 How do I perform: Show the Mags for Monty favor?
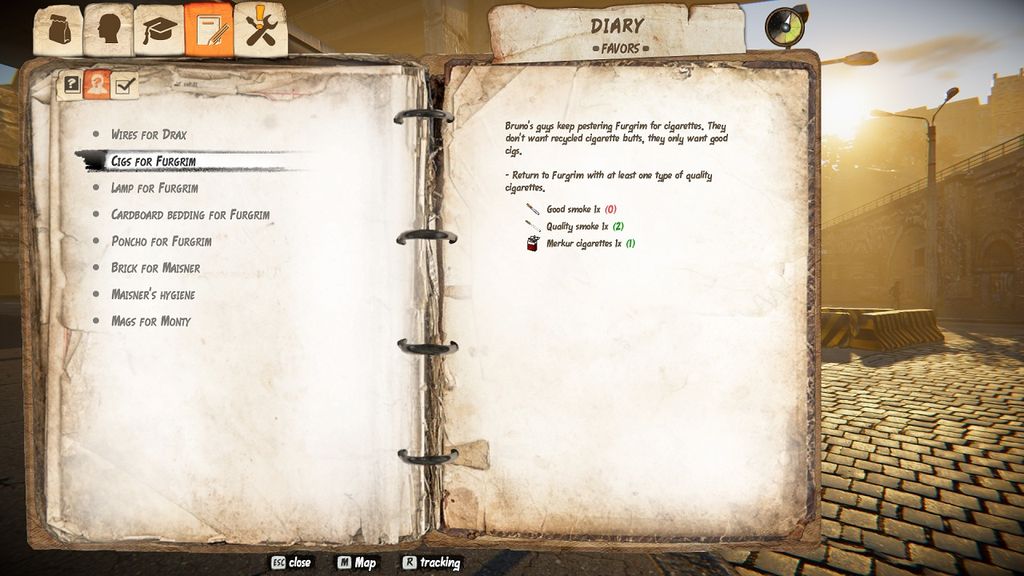[150, 321]
